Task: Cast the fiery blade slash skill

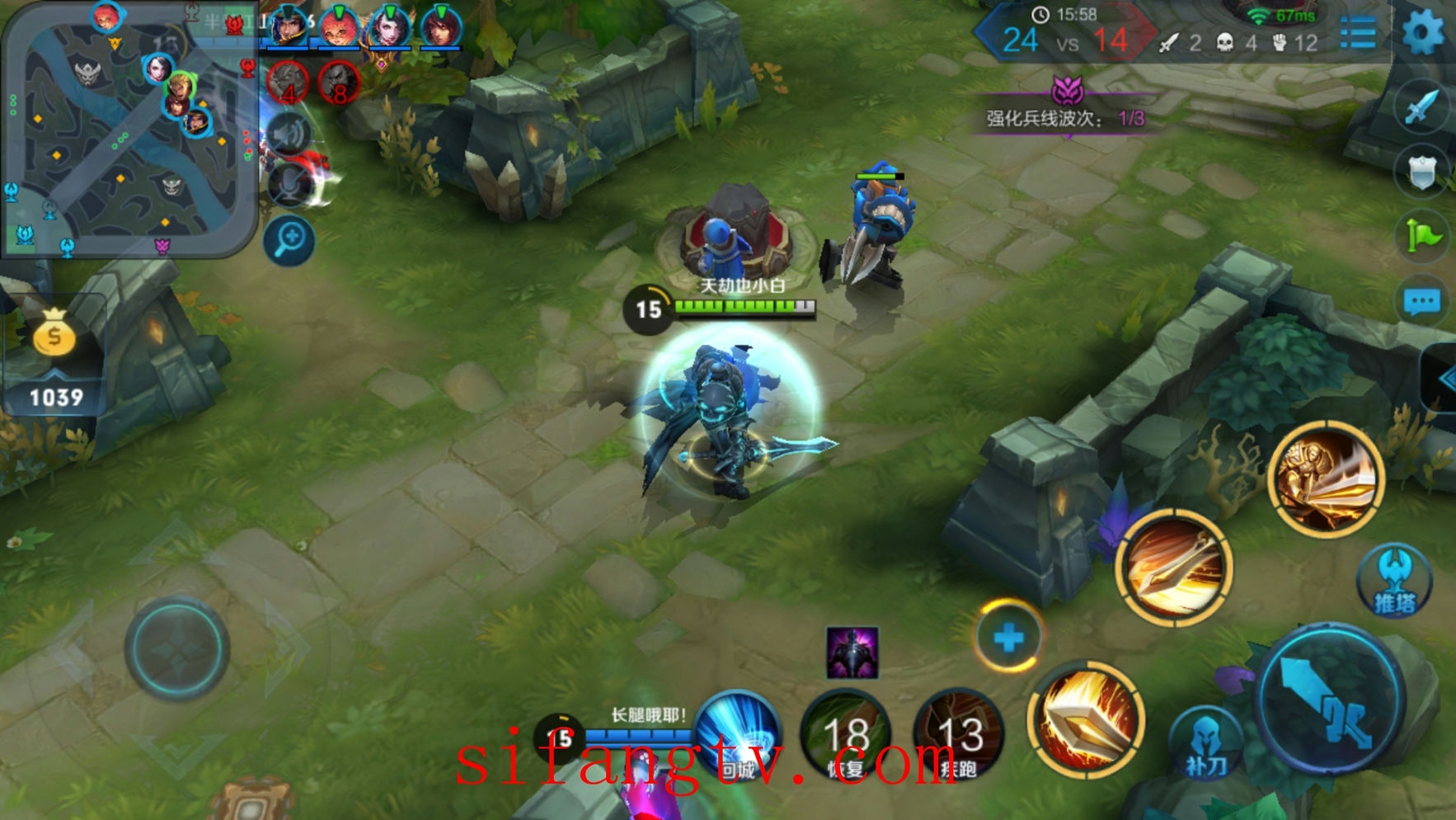Action: click(1087, 719)
